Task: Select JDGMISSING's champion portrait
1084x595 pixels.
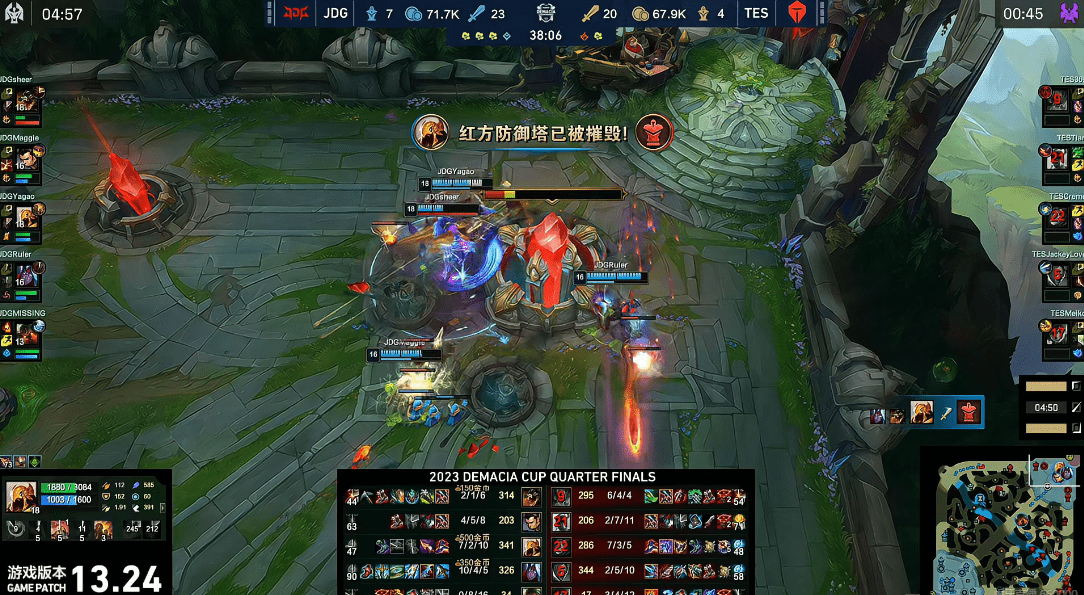Action: (x=25, y=333)
